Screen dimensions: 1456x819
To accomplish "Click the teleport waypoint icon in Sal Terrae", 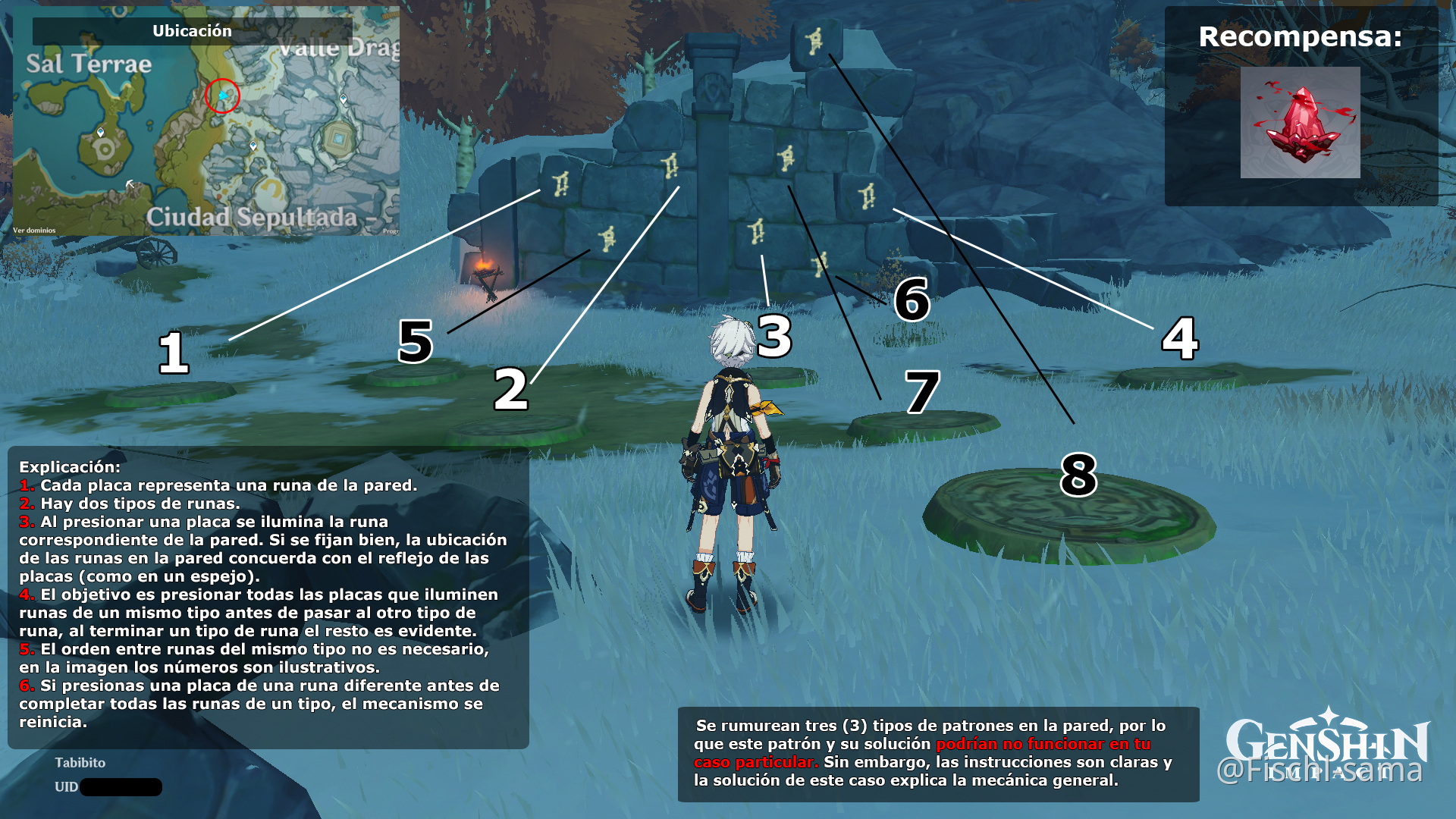I will tap(100, 133).
